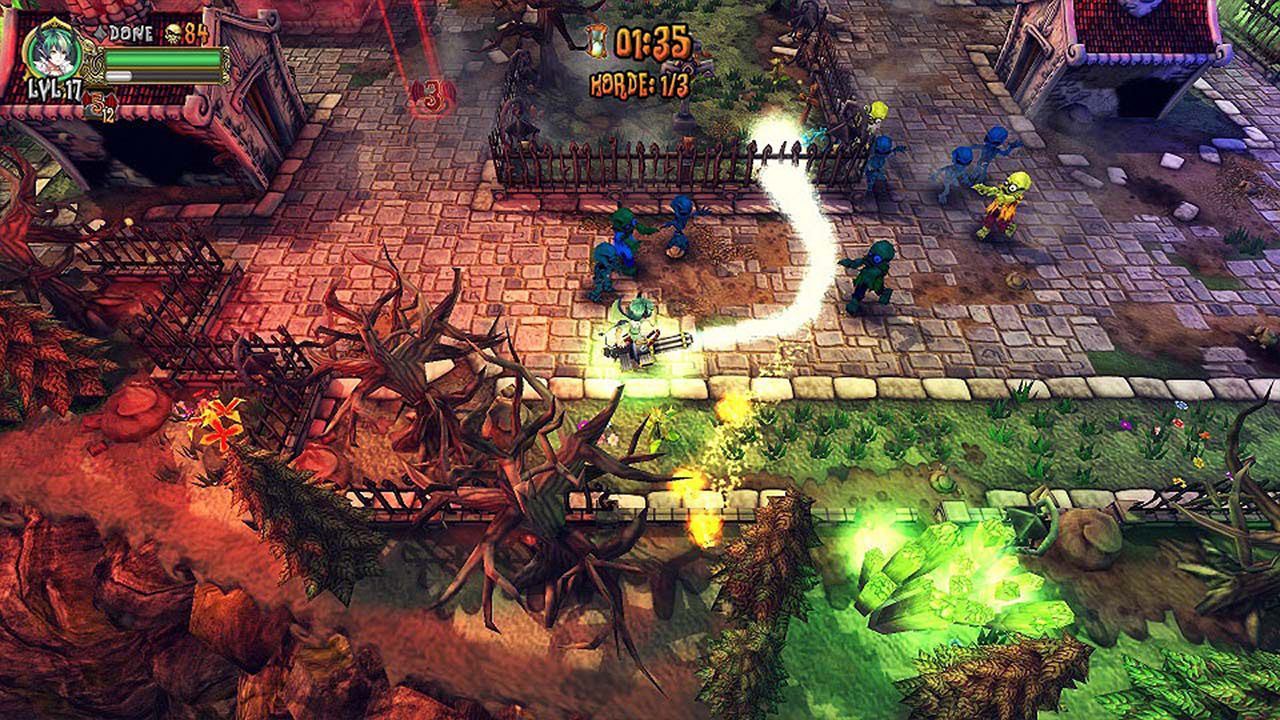Click the 01:35 timer text

pos(650,41)
